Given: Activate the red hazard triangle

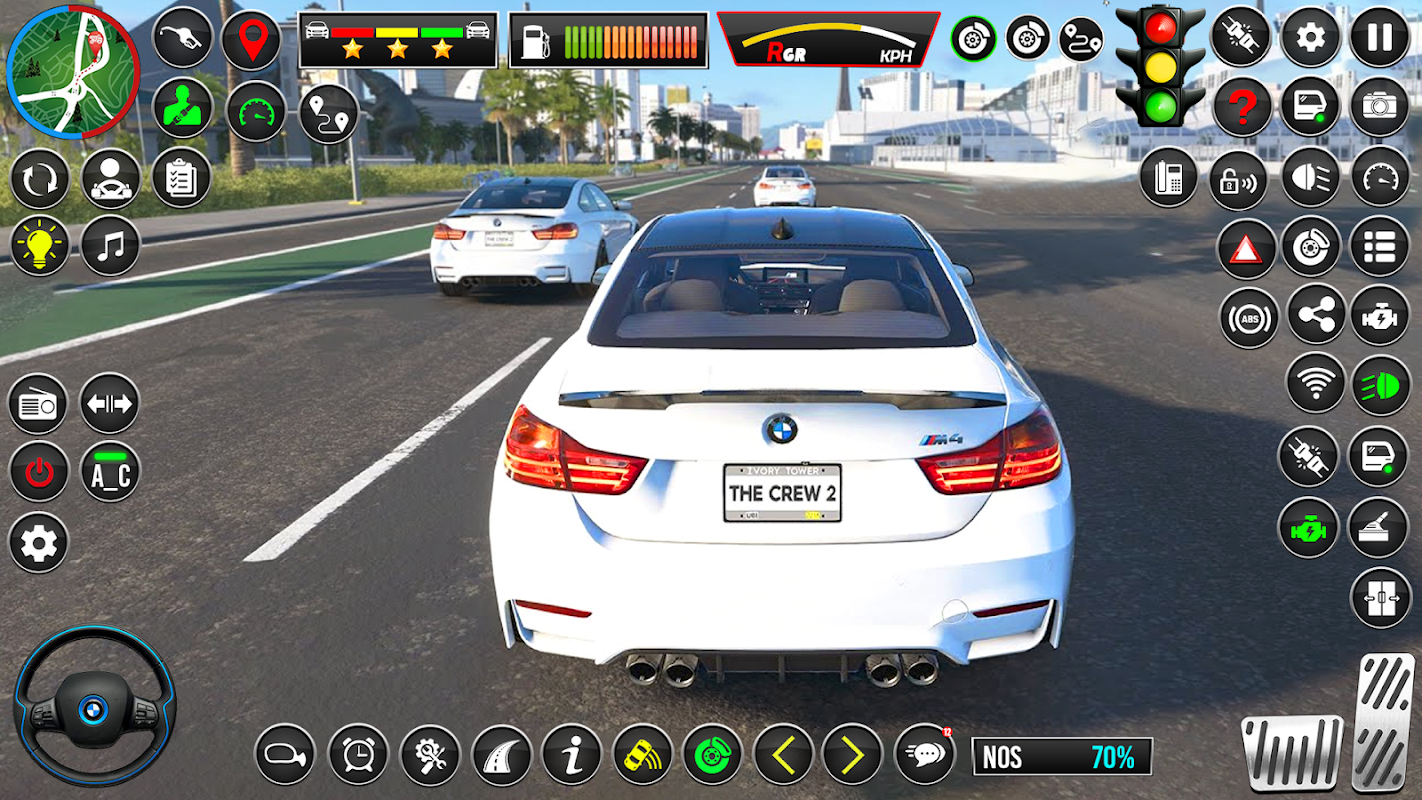Looking at the screenshot, I should point(1246,249).
